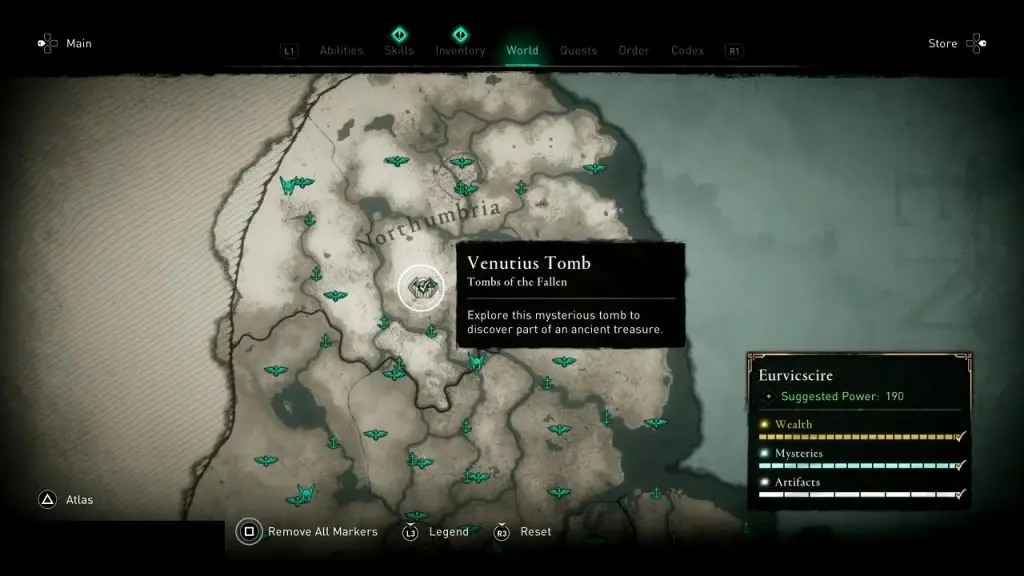
Task: Show the map Legend
Action: (448, 532)
